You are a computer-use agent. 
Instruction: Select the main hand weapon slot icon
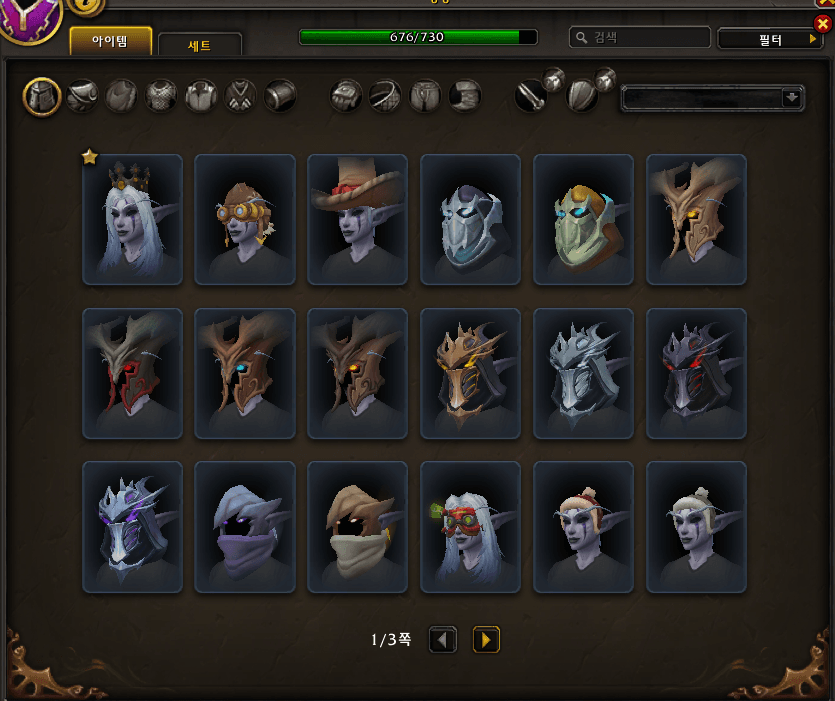(x=530, y=96)
